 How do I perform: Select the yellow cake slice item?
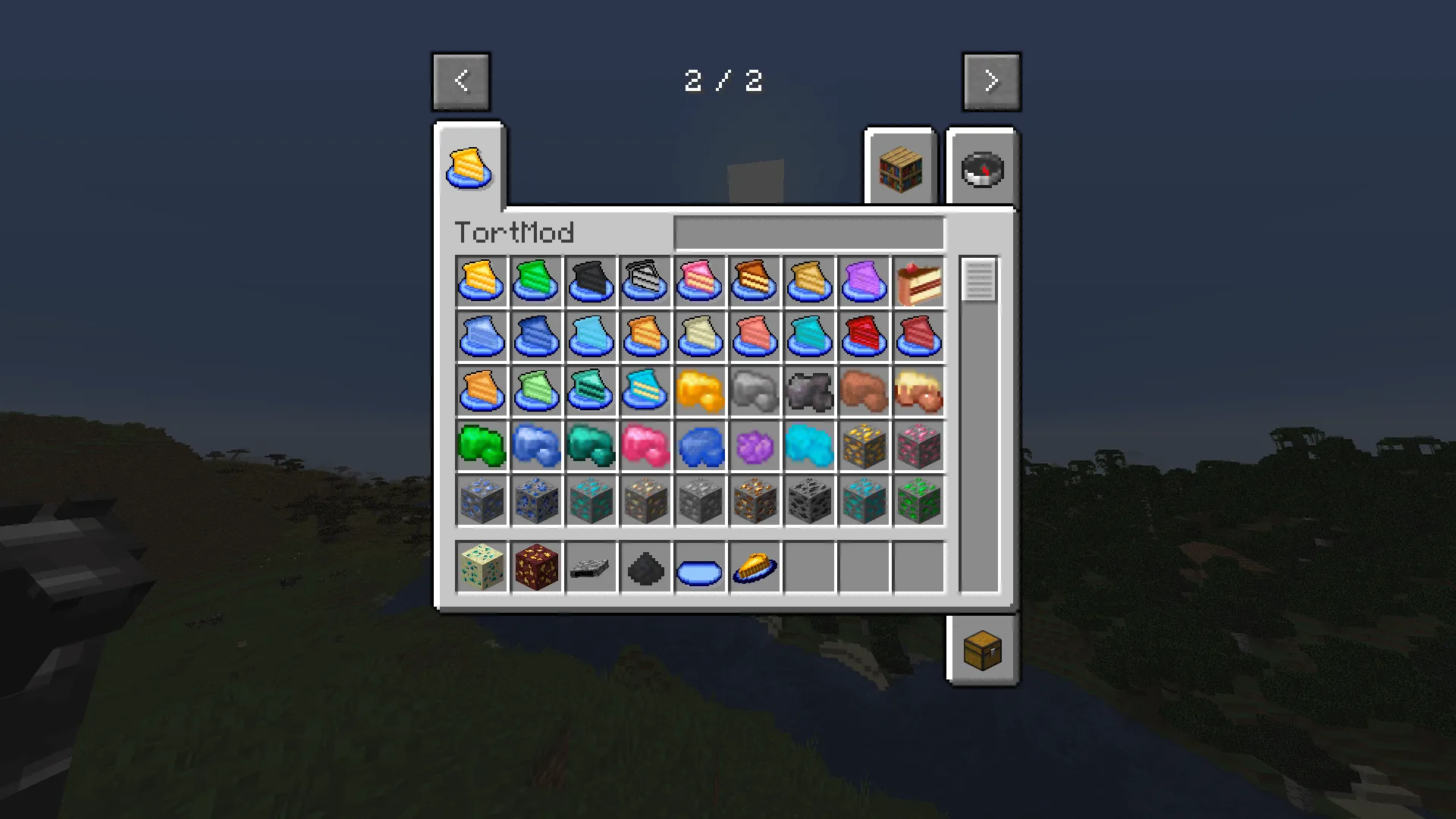pyautogui.click(x=482, y=282)
